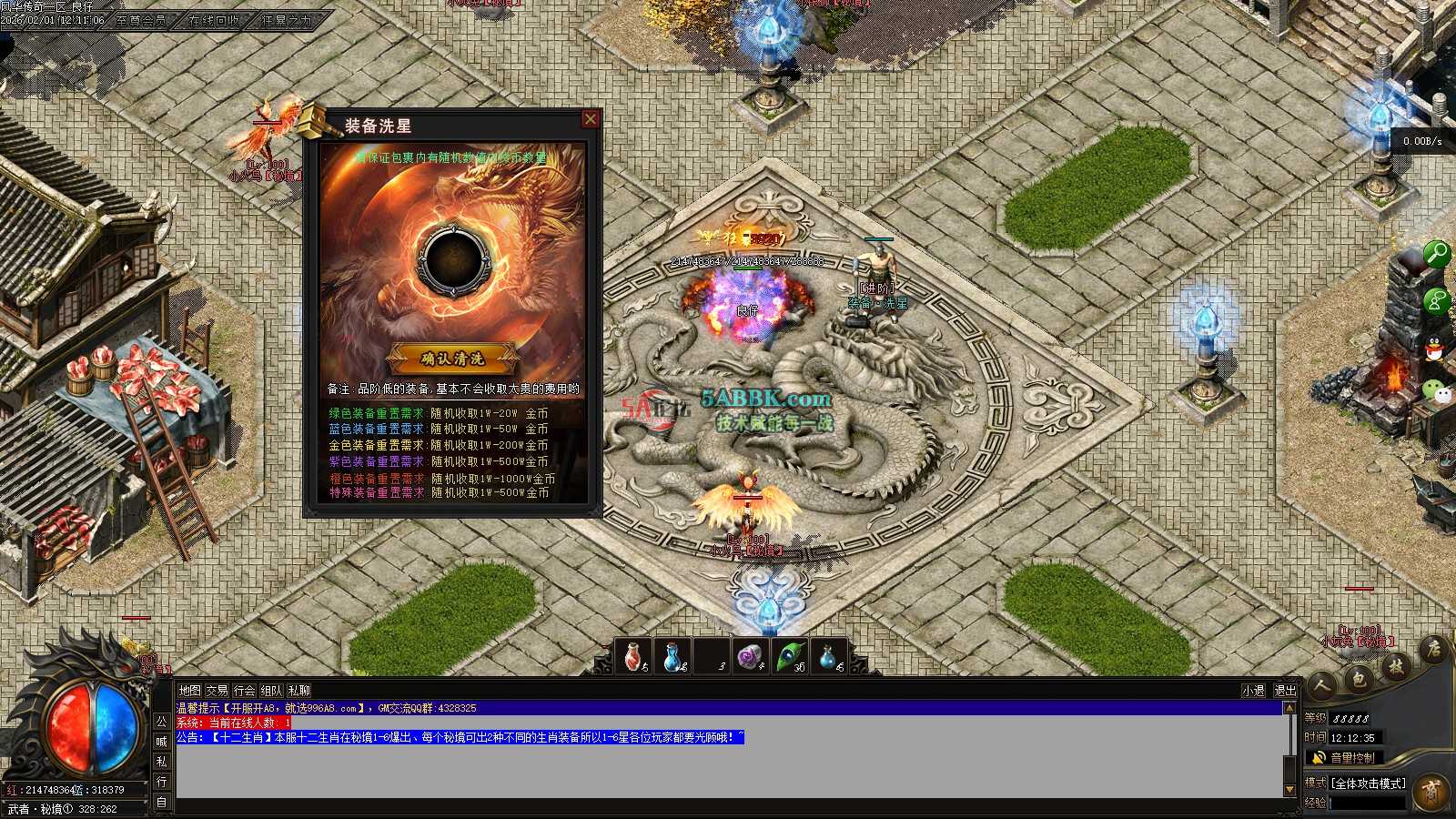Click 小退 to return to character select
The height and width of the screenshot is (819, 1456).
tap(1253, 691)
